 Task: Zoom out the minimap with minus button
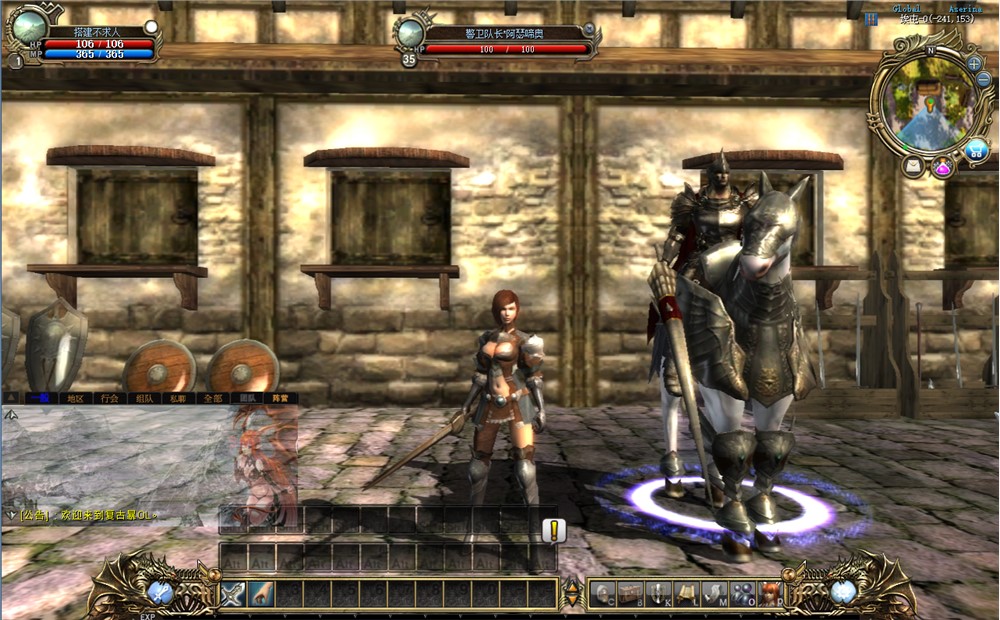click(982, 82)
